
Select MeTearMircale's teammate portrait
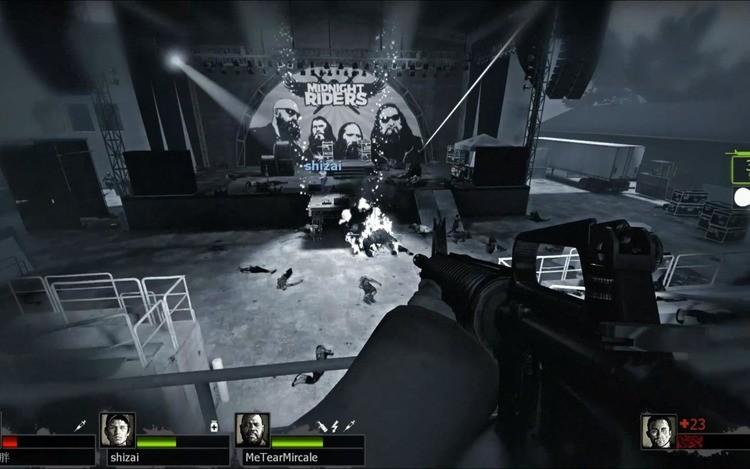[252, 430]
